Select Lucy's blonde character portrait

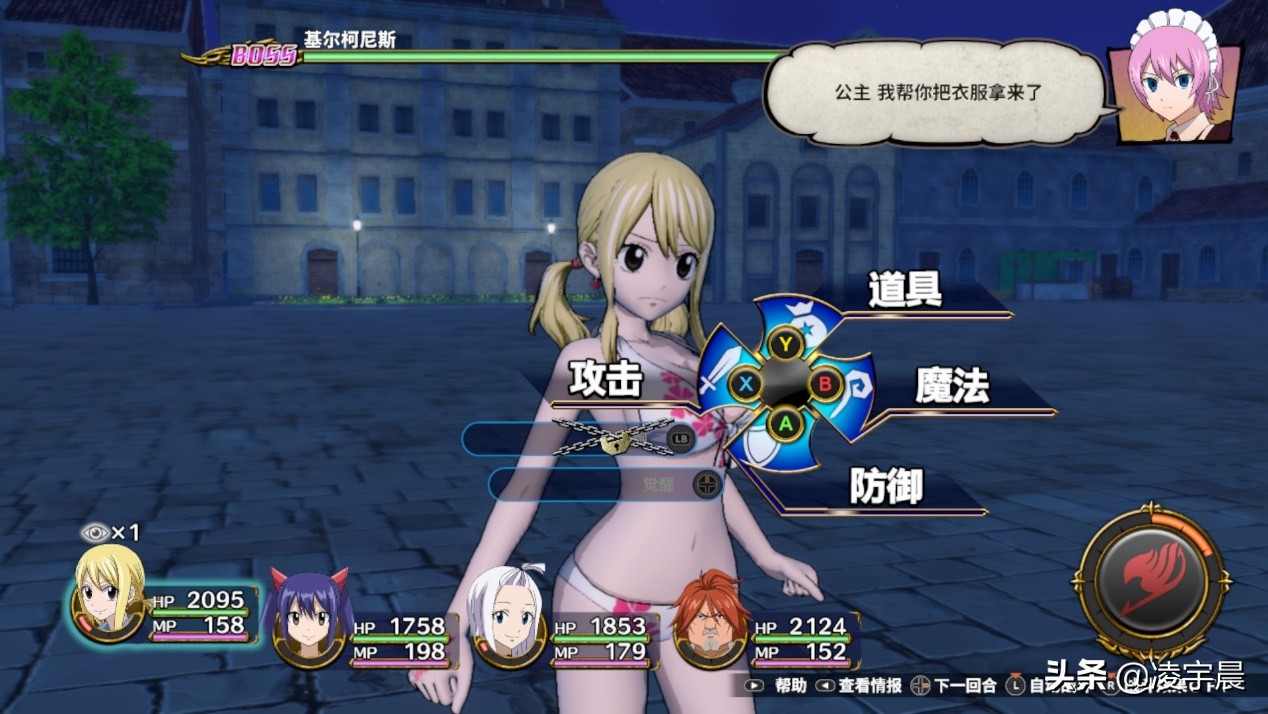pyautogui.click(x=110, y=594)
